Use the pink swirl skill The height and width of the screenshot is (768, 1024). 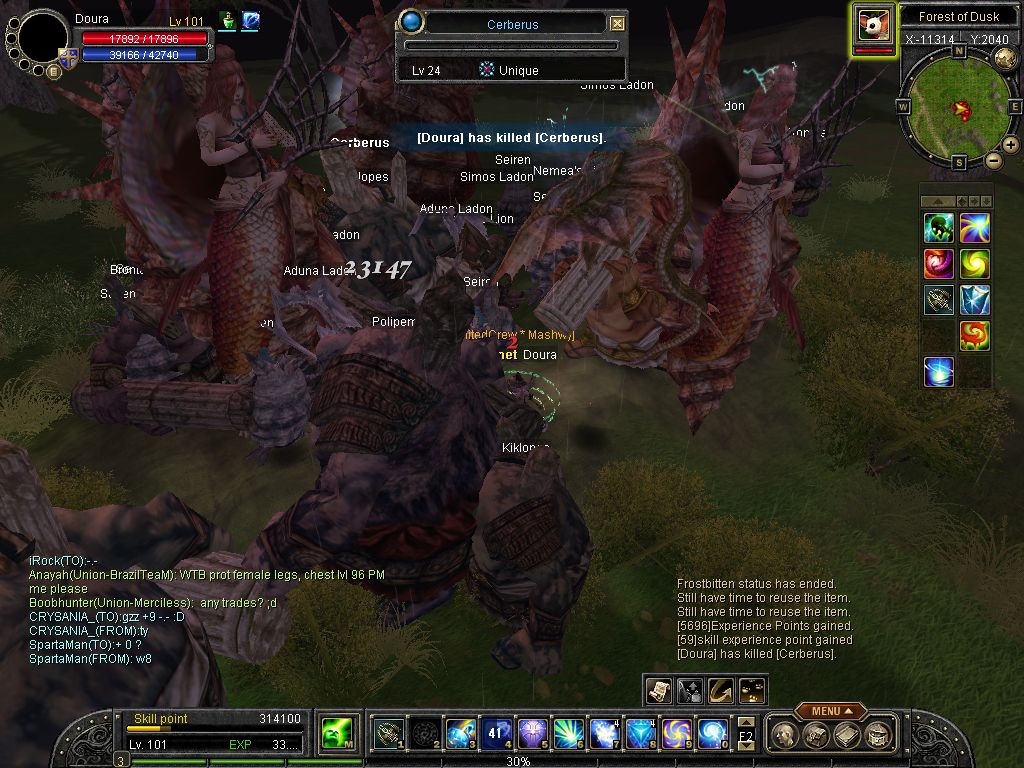(x=938, y=264)
